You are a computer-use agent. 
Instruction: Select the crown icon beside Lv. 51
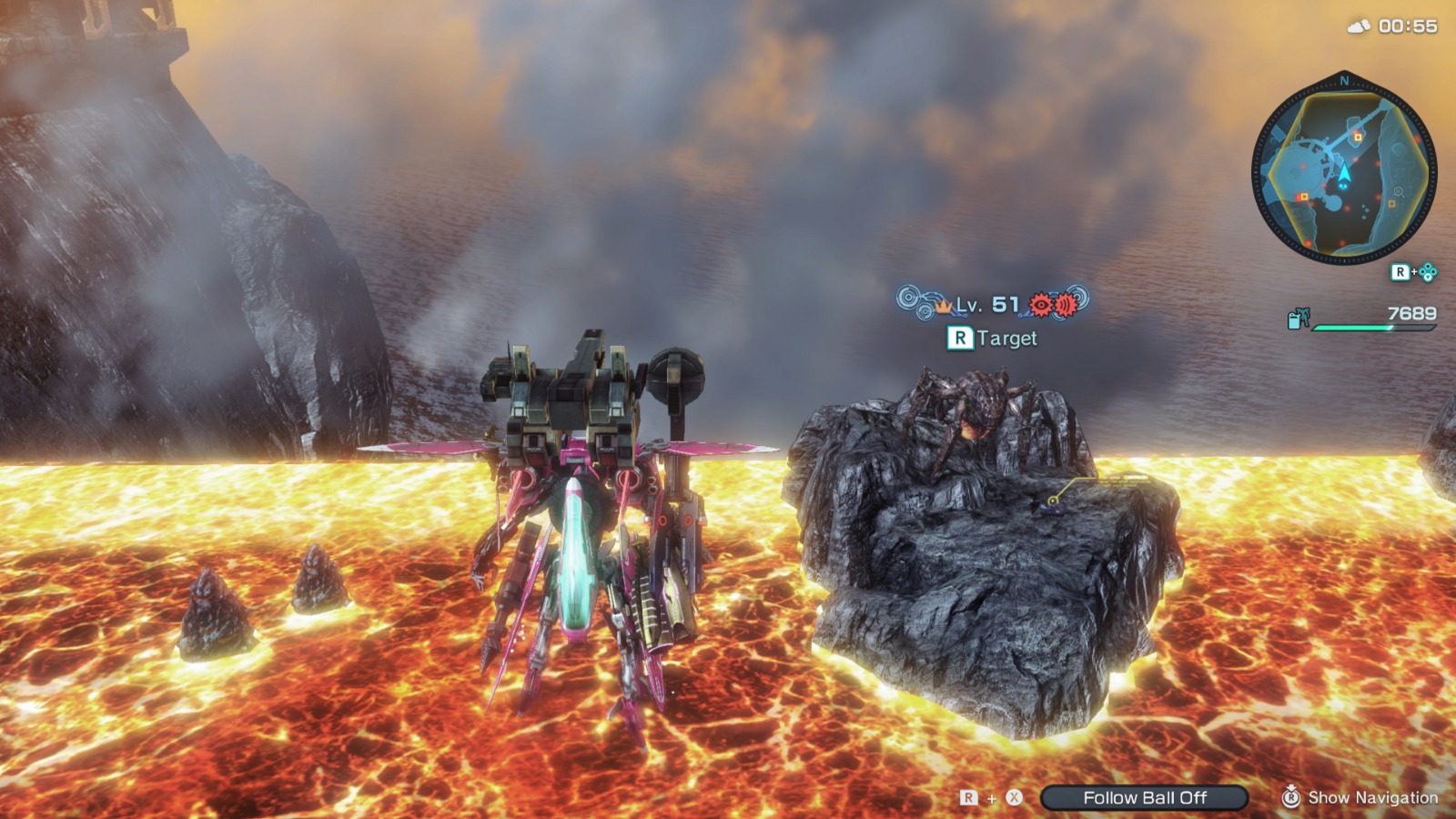tap(945, 307)
